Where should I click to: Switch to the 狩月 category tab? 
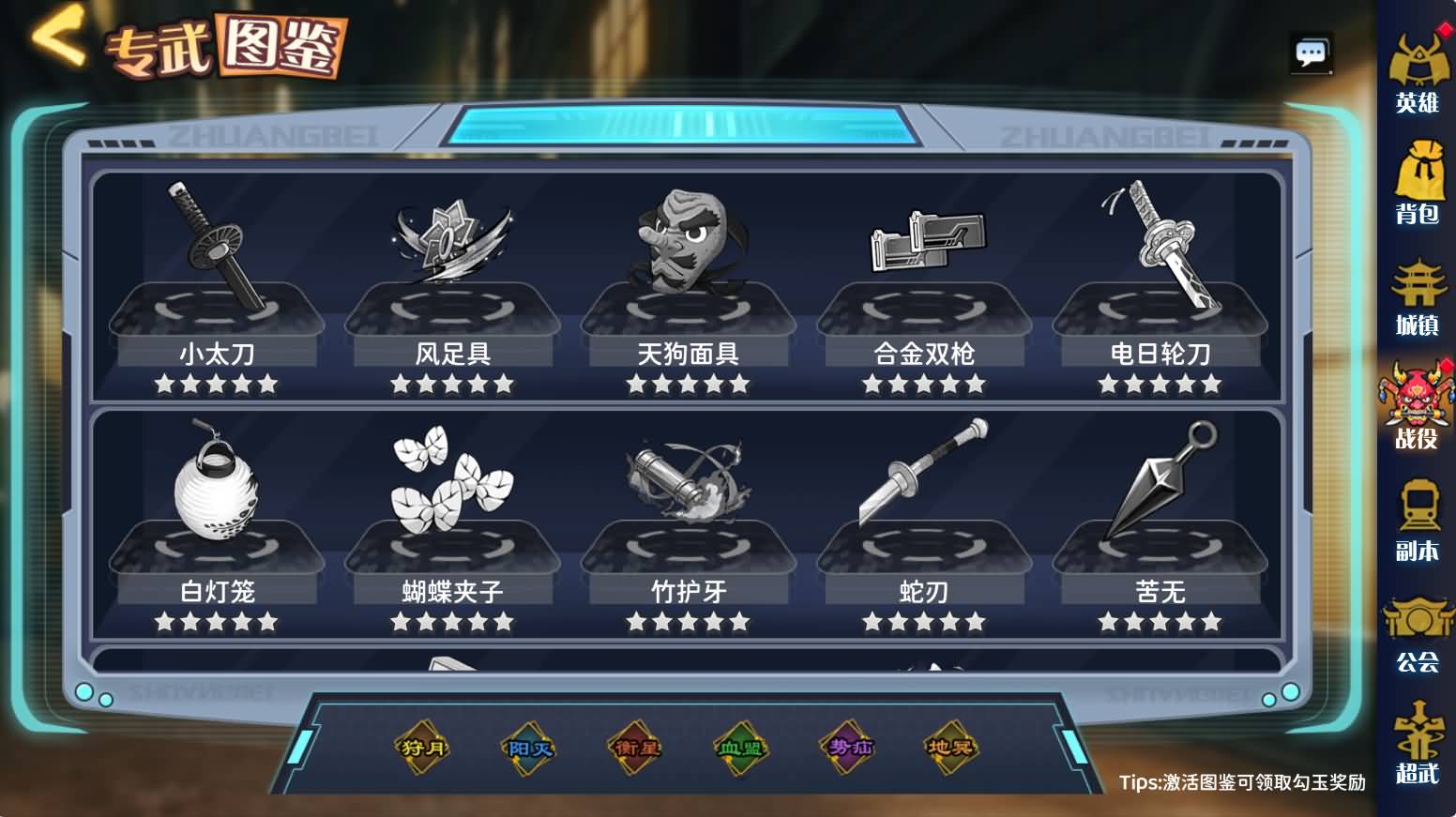423,748
